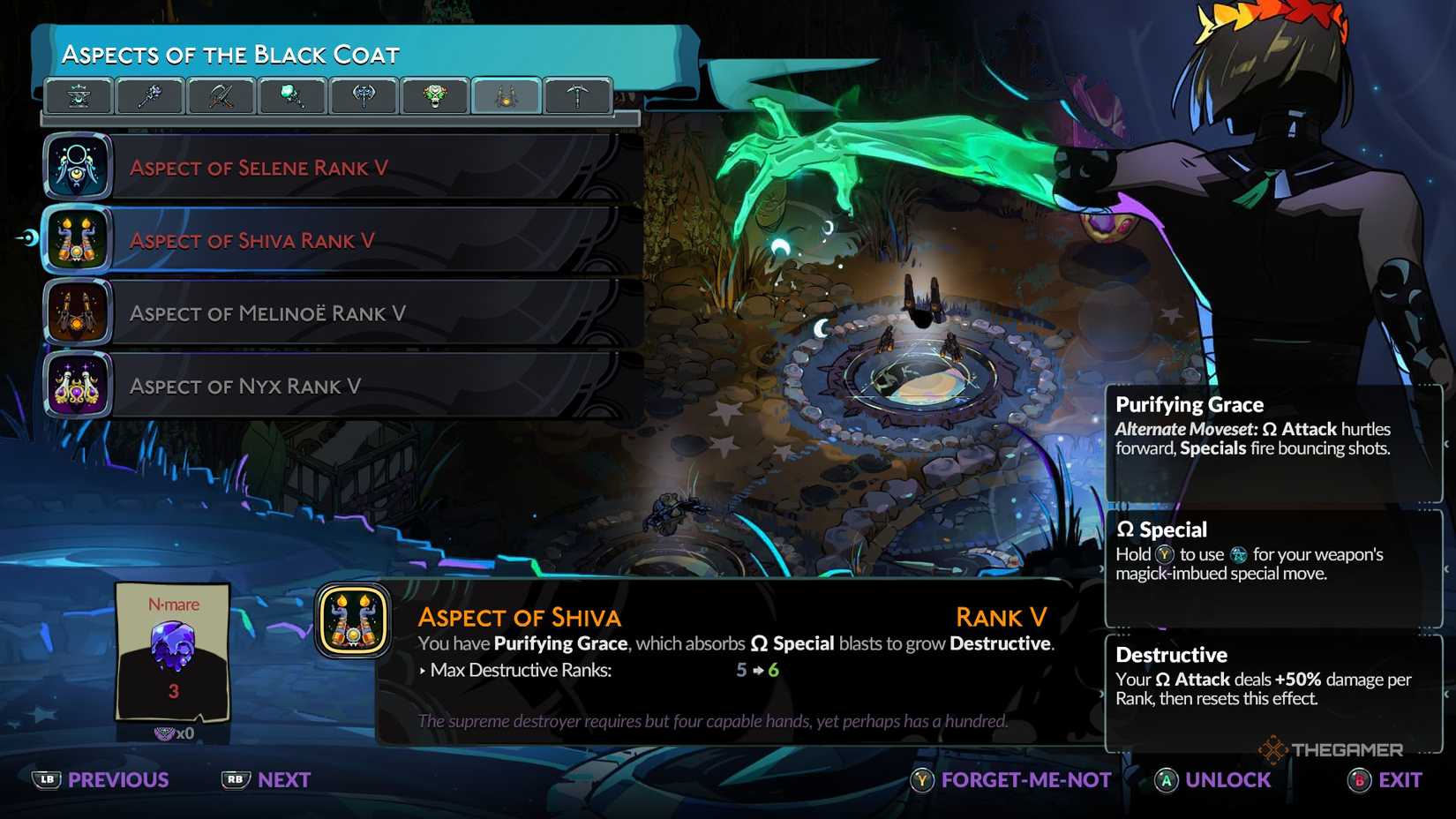Screen dimensions: 1456x819
Task: Switch to the green flame torch tab
Action: pos(292,95)
